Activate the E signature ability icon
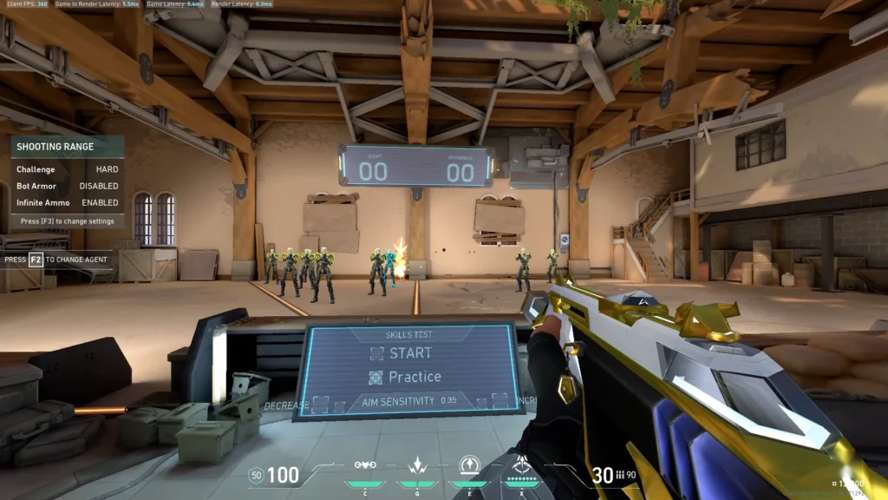Viewport: 888px width, 500px height. pyautogui.click(x=469, y=466)
